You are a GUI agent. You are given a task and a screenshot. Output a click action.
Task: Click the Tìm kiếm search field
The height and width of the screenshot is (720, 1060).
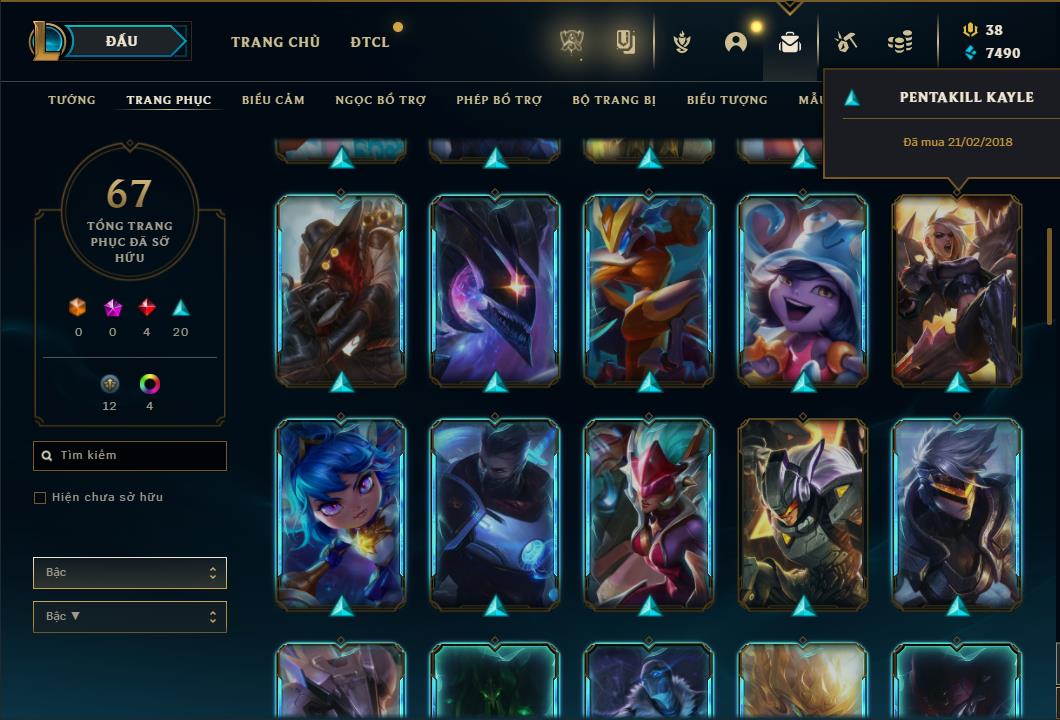(x=130, y=456)
